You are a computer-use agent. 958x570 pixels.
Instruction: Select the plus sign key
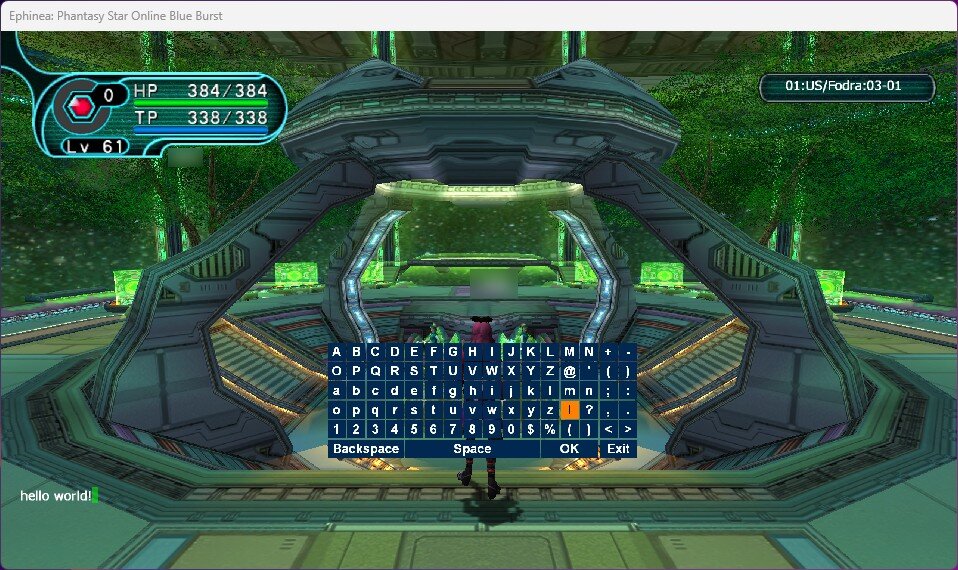click(x=608, y=352)
